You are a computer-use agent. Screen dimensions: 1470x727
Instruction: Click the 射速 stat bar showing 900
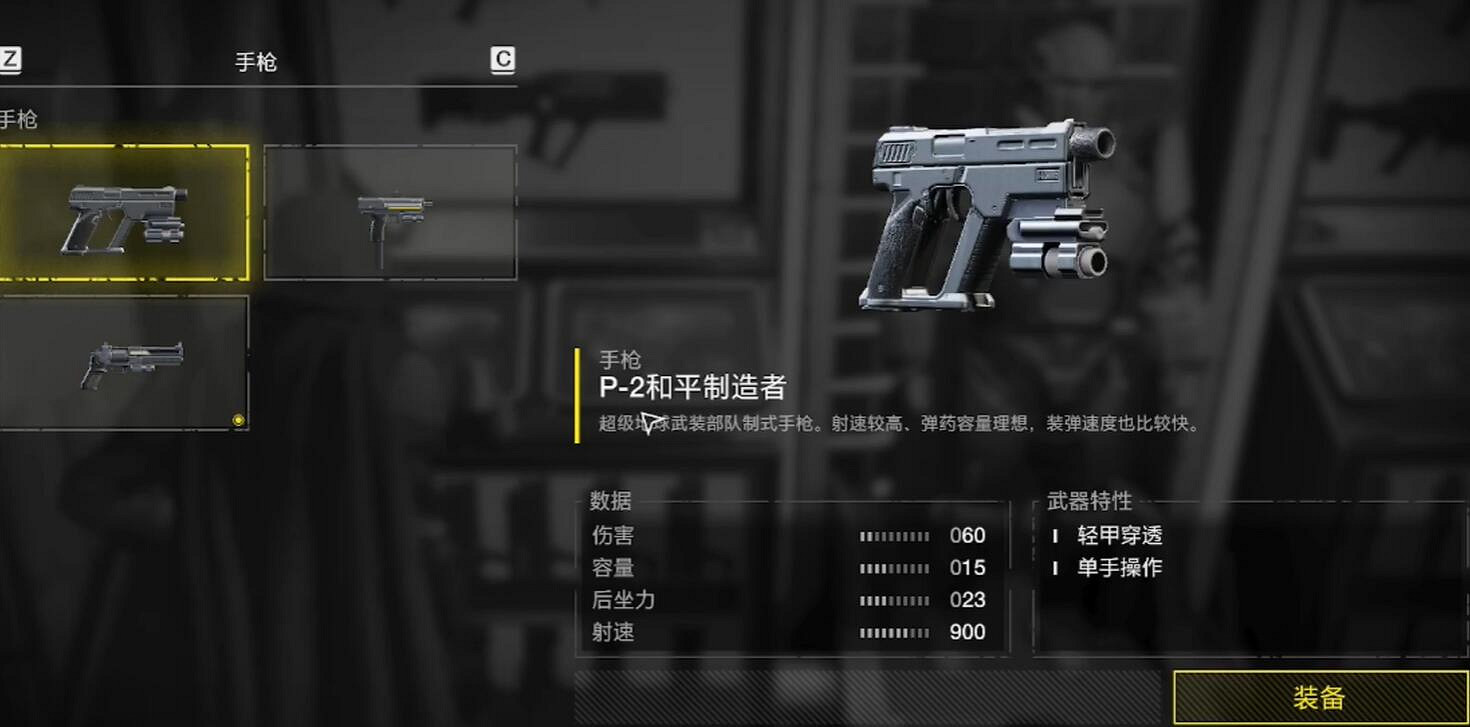(x=899, y=632)
